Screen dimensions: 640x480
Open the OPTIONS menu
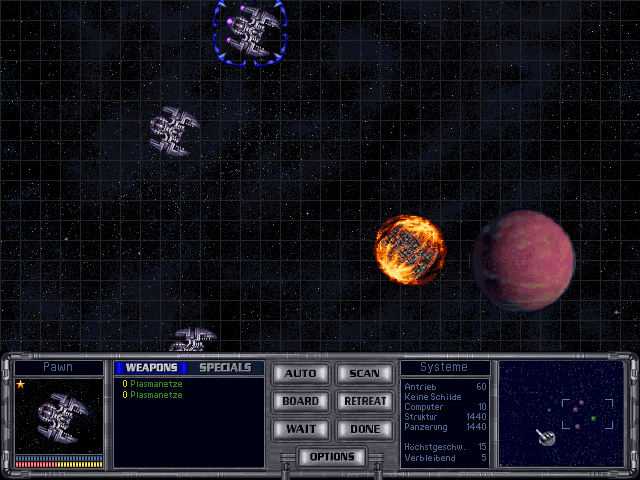tap(332, 457)
